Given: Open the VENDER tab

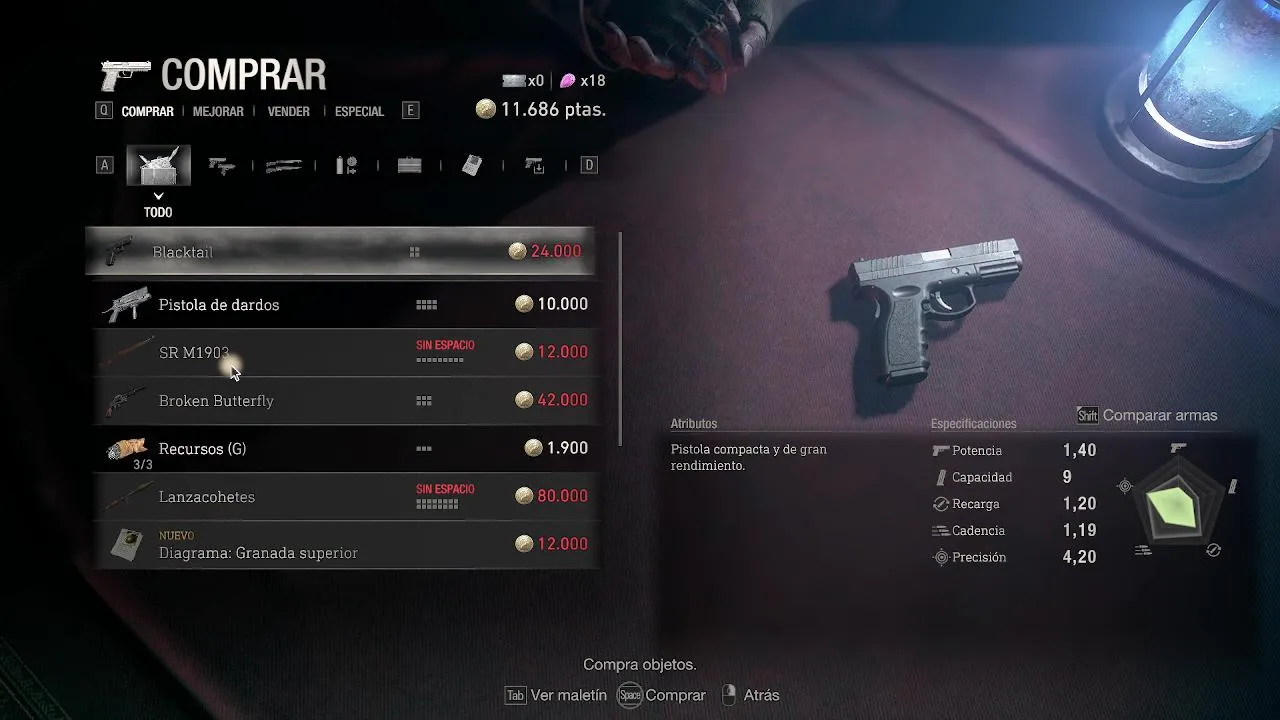Looking at the screenshot, I should pos(288,112).
